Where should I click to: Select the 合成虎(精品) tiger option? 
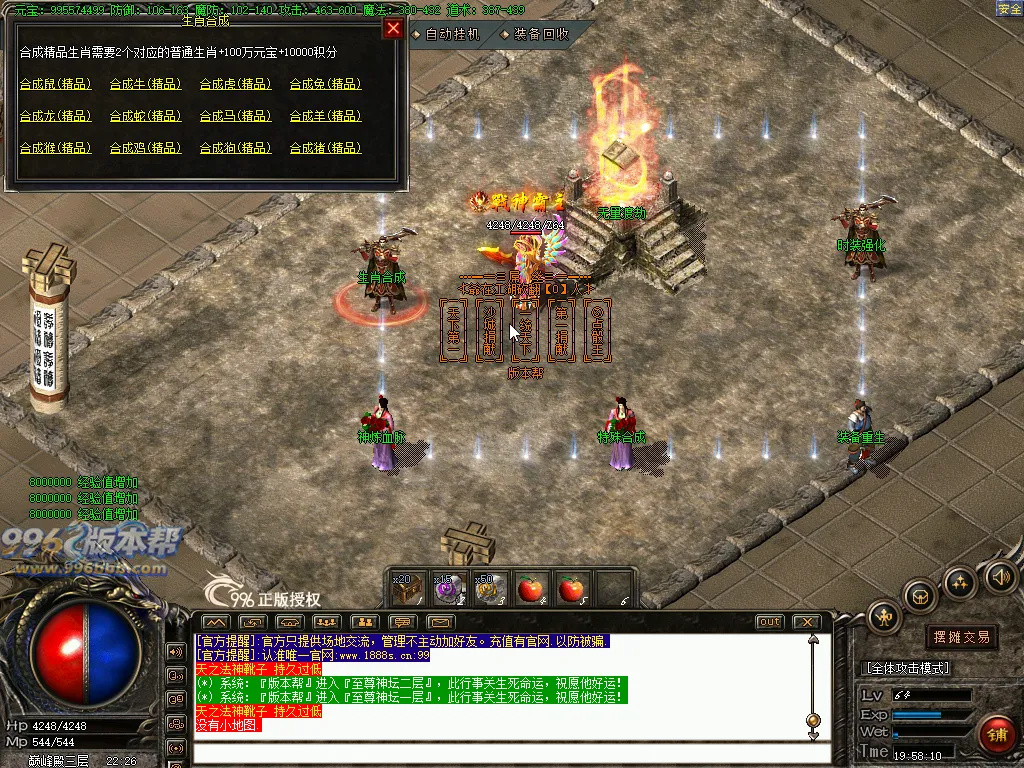click(235, 84)
